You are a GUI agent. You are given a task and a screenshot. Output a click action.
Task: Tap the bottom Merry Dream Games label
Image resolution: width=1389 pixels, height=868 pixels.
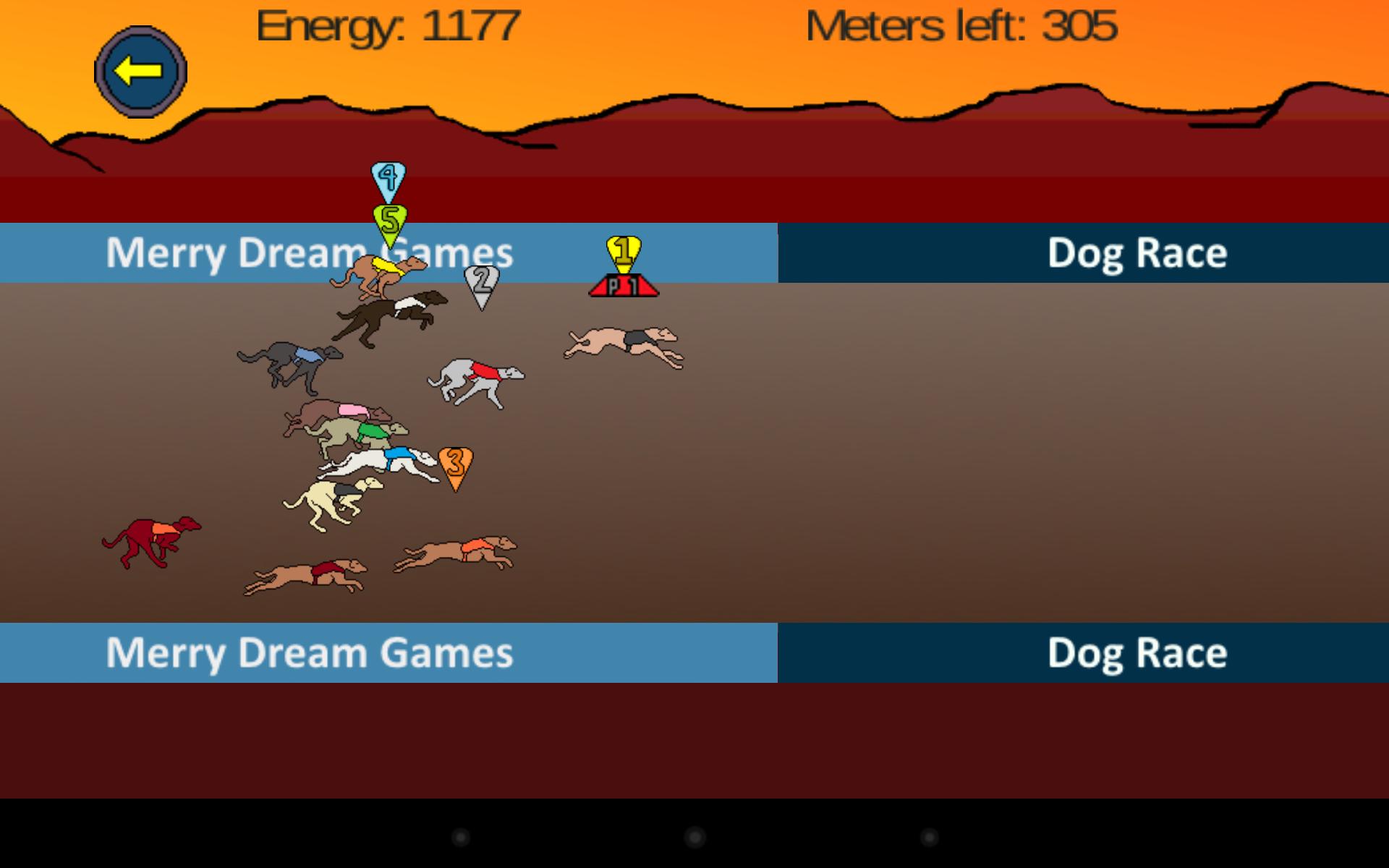point(310,653)
